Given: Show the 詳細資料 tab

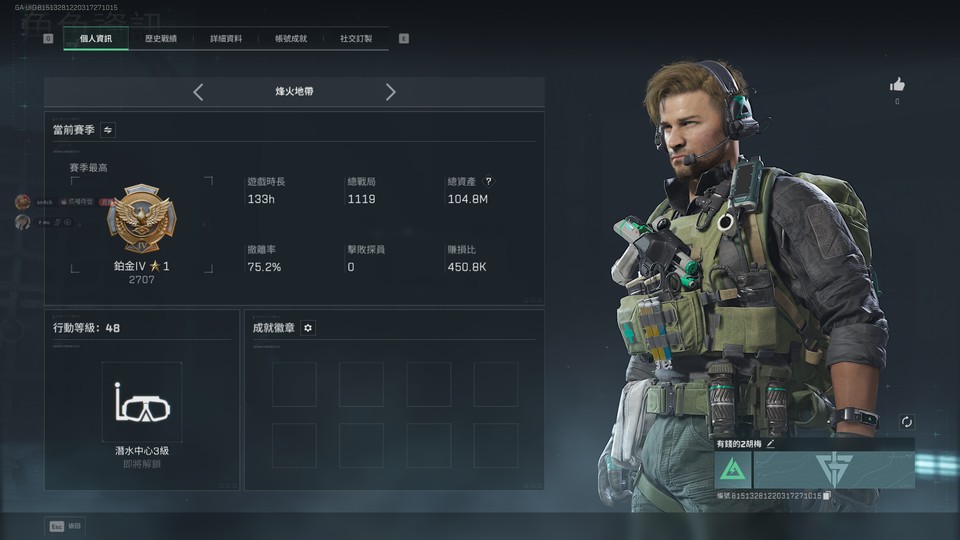Looking at the screenshot, I should point(226,39).
